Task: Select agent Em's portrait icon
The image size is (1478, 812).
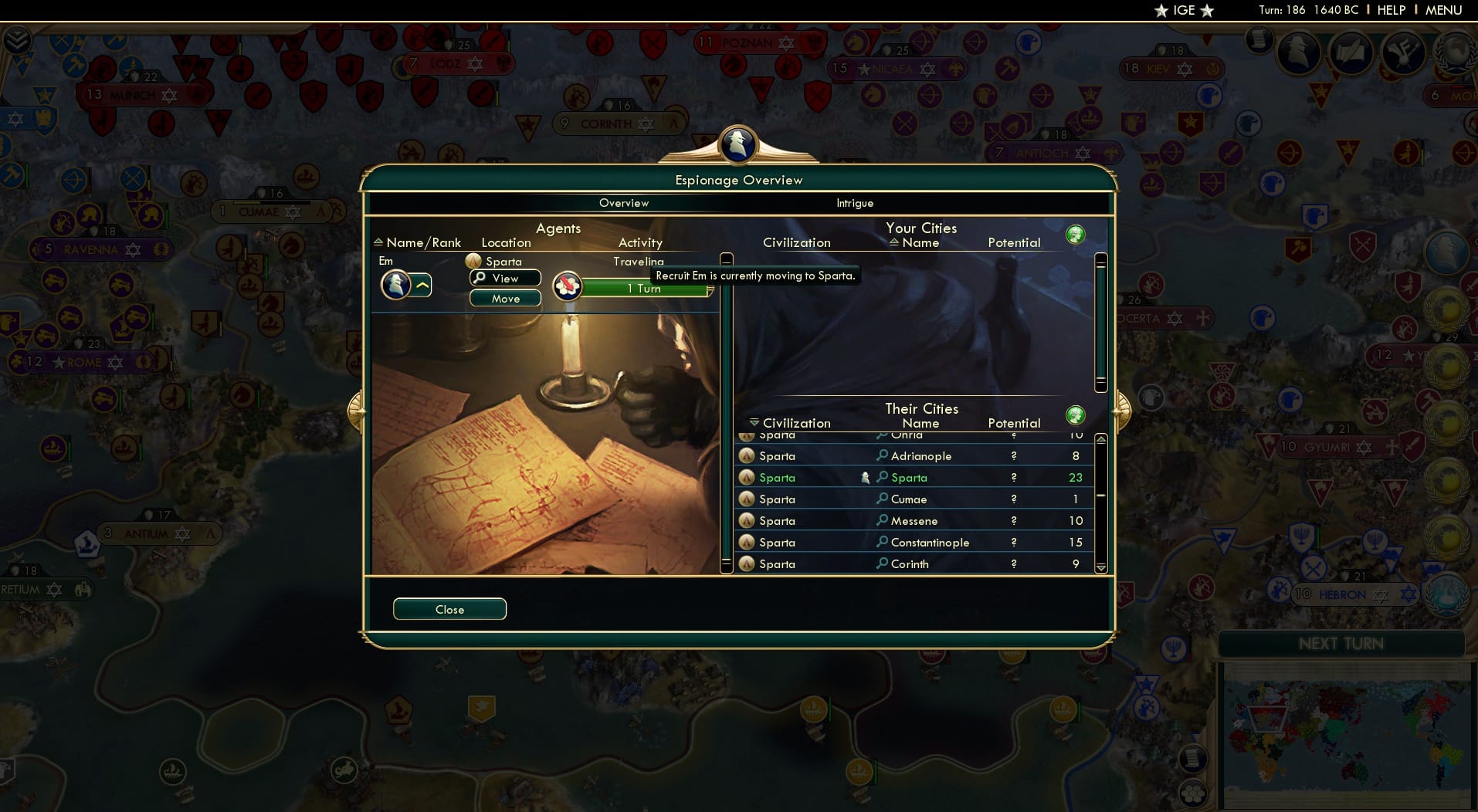Action: pos(395,285)
